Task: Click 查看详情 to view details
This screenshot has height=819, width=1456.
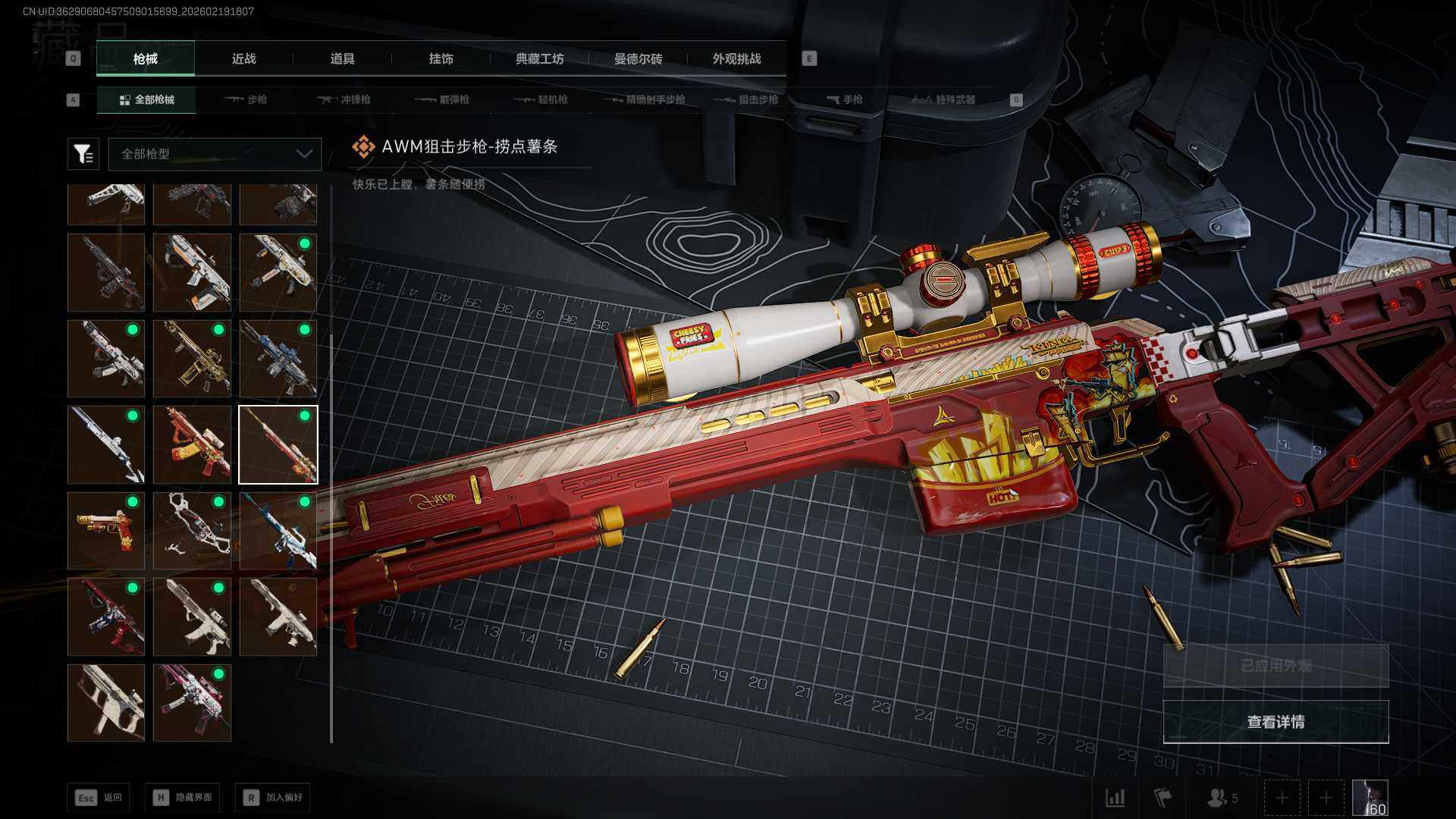Action: pos(1276,722)
